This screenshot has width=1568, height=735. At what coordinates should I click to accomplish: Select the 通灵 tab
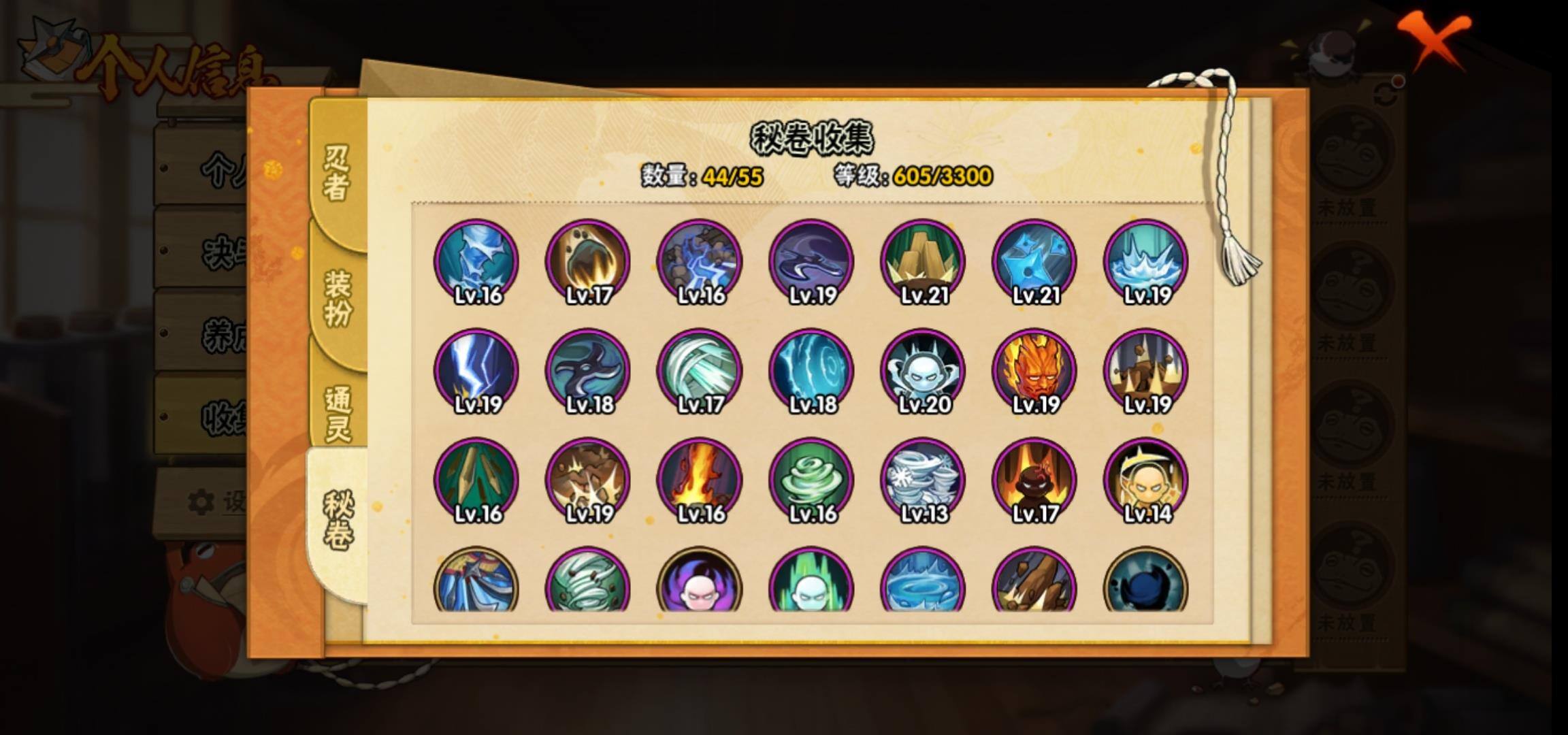point(338,413)
